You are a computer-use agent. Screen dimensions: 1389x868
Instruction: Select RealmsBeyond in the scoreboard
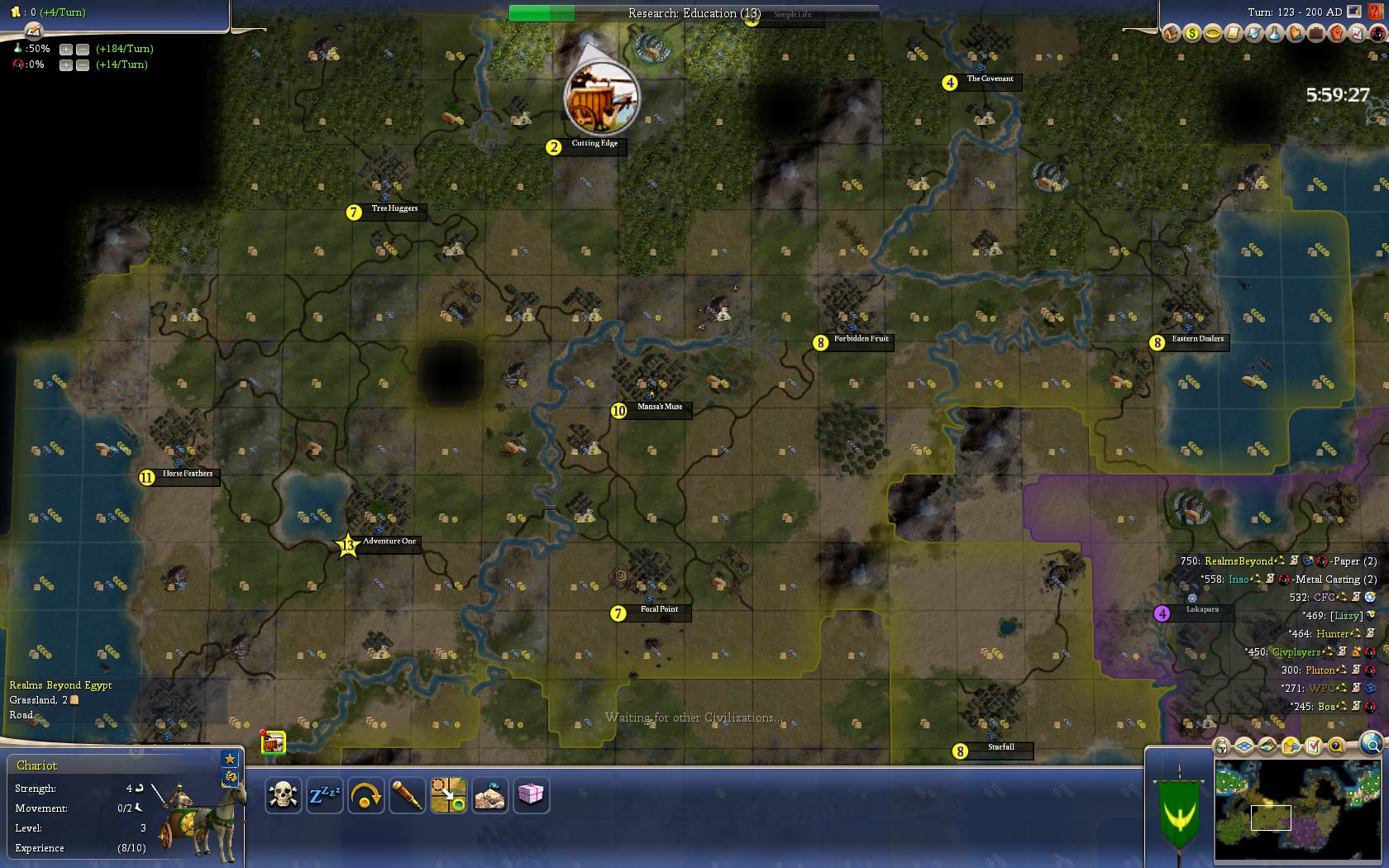(1239, 561)
